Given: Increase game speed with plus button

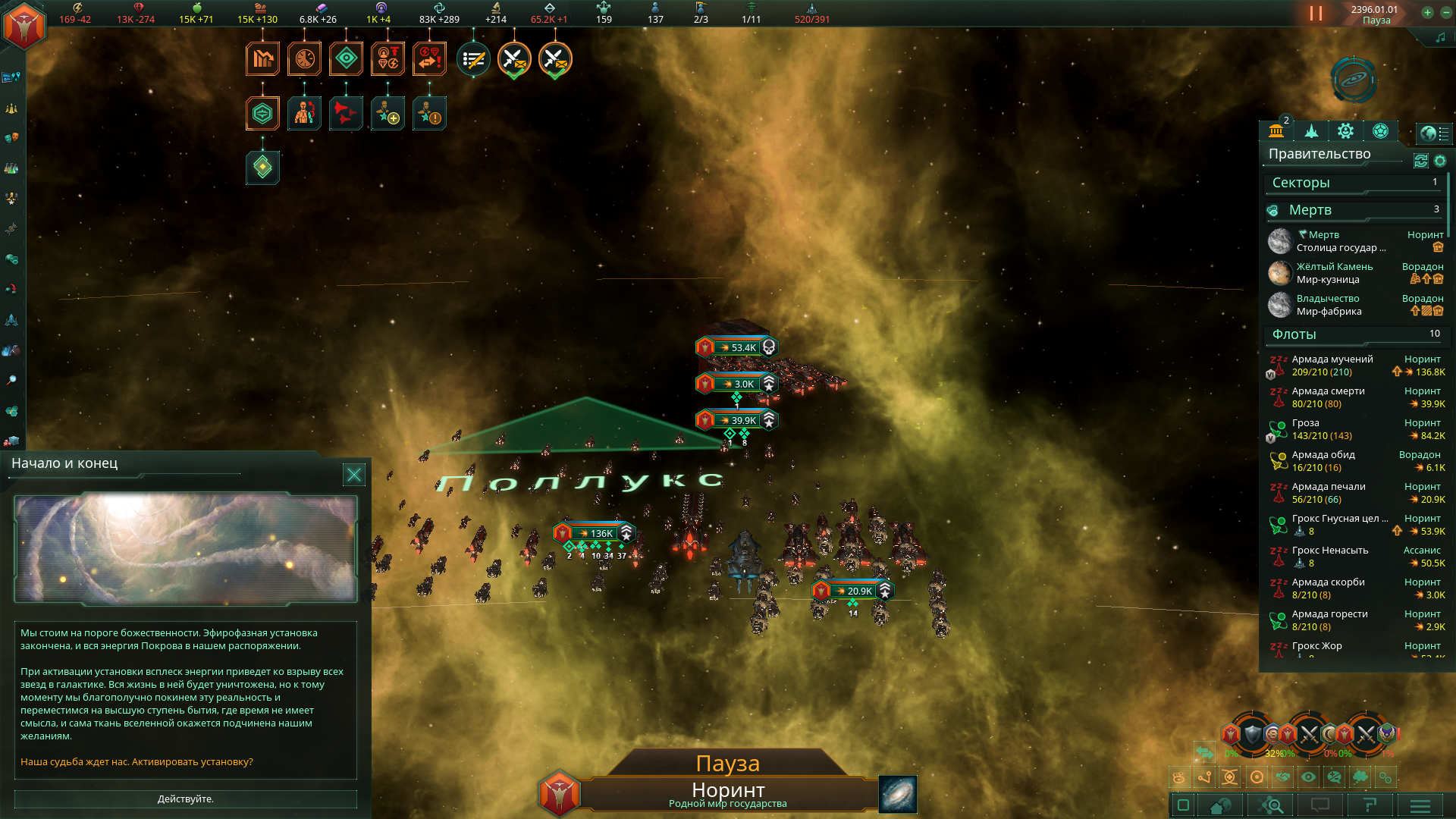Looking at the screenshot, I should coord(1427,12).
